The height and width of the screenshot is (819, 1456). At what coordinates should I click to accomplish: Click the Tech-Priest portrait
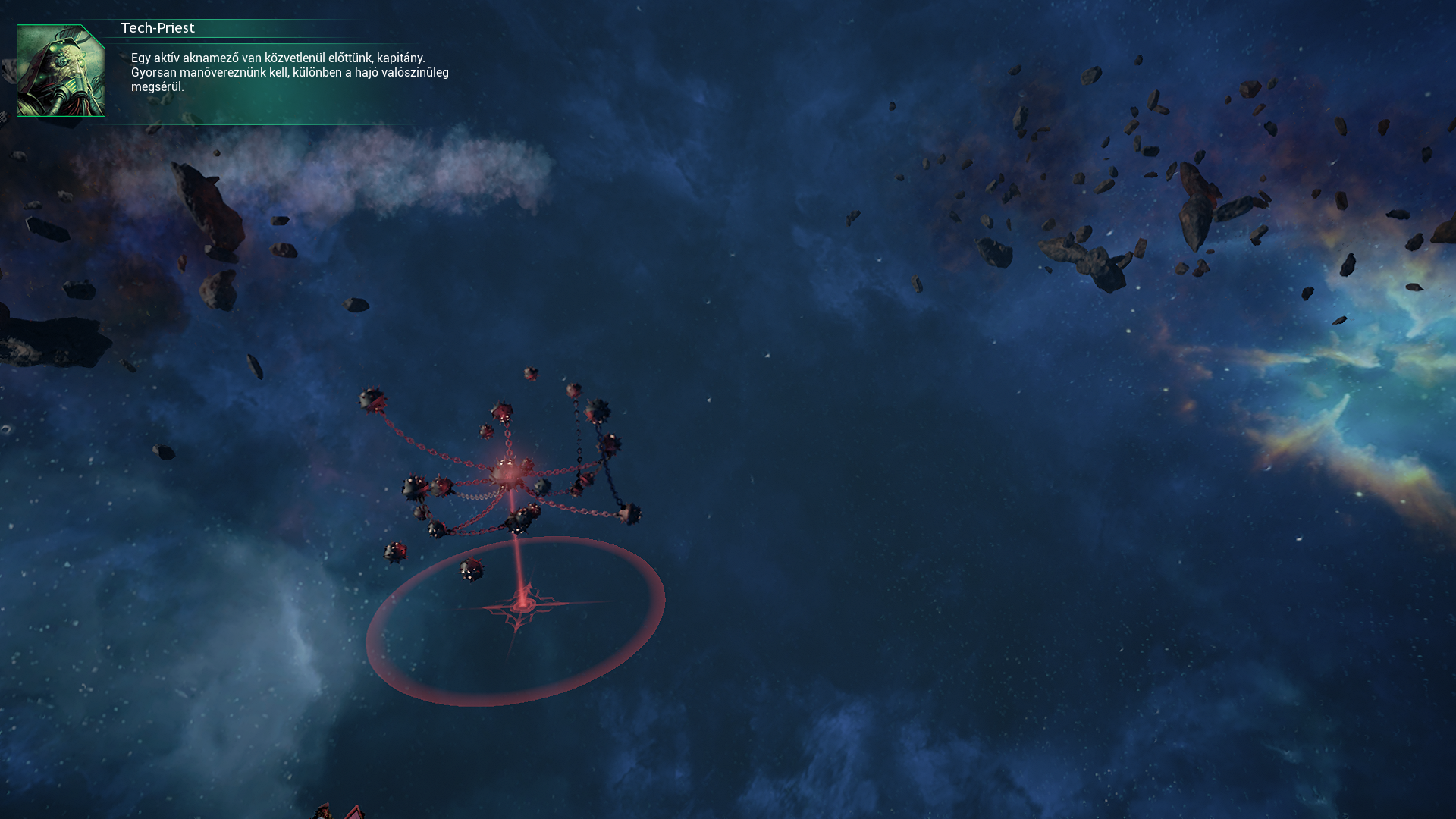61,71
